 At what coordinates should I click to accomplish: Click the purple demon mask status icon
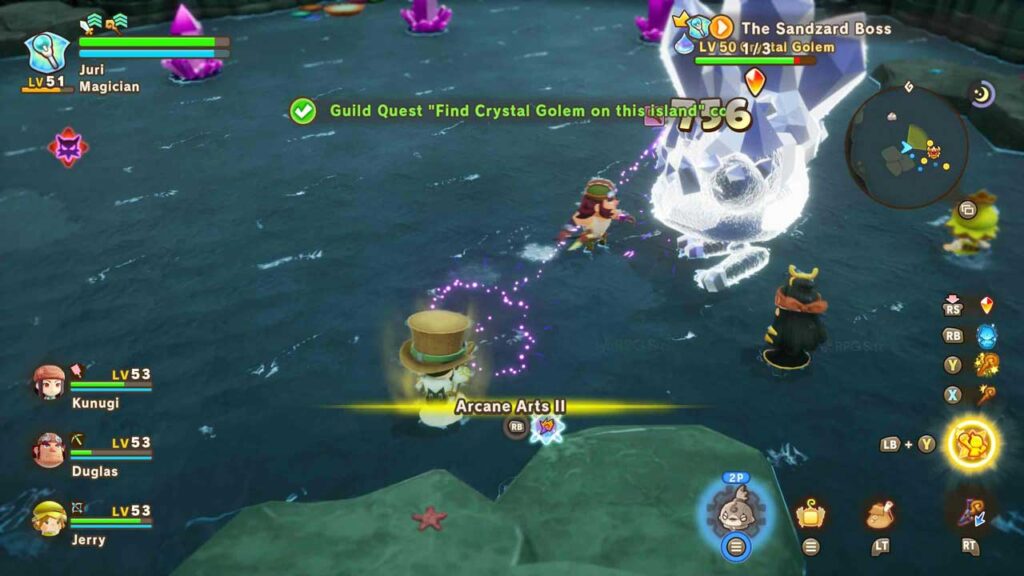(x=68, y=147)
